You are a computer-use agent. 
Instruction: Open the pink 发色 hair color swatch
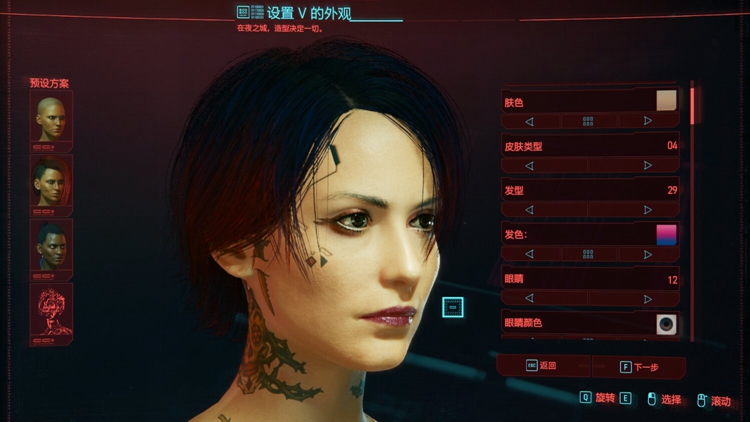(x=666, y=234)
